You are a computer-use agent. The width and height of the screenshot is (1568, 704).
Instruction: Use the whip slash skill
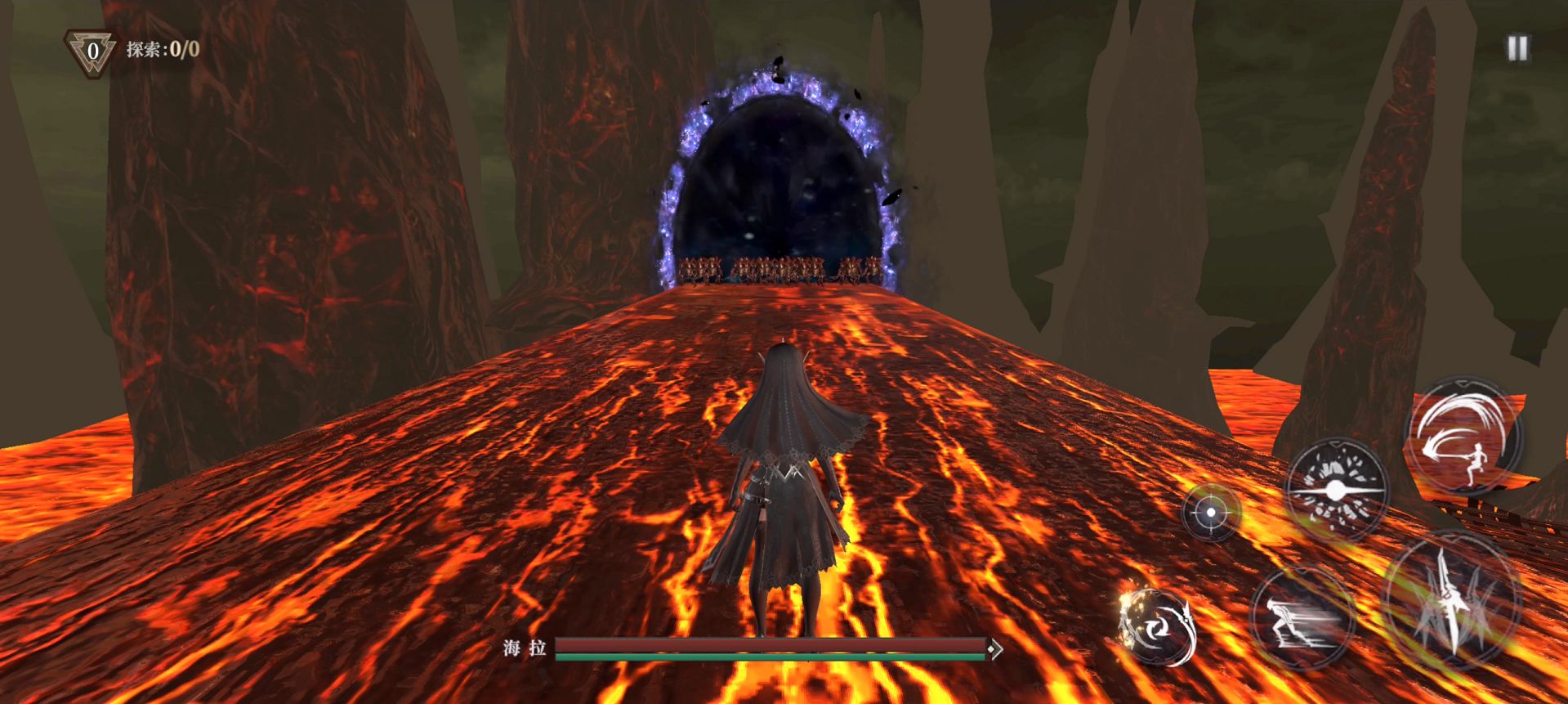[x=1463, y=437]
